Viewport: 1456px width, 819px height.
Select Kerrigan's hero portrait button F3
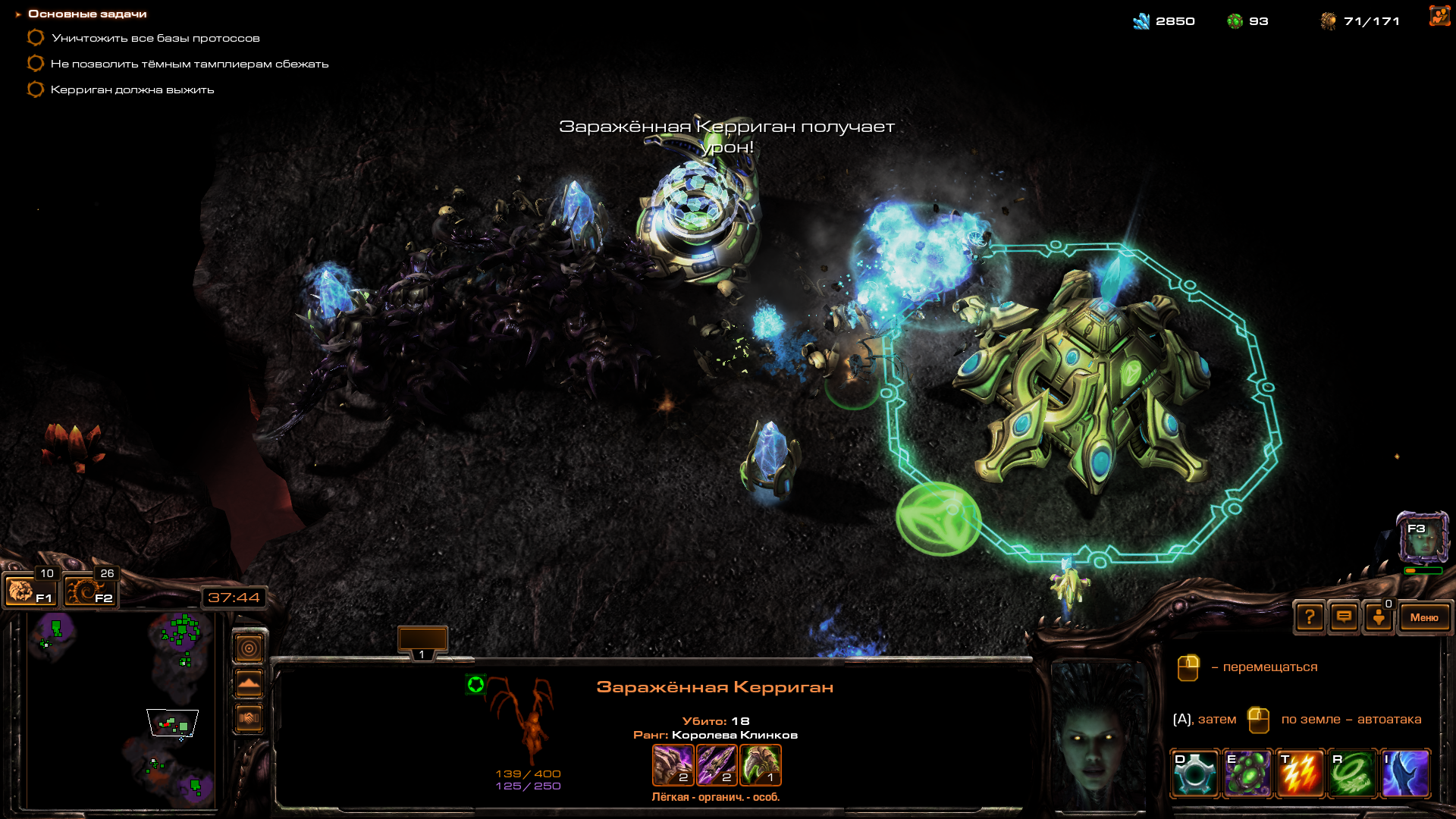click(x=1423, y=538)
